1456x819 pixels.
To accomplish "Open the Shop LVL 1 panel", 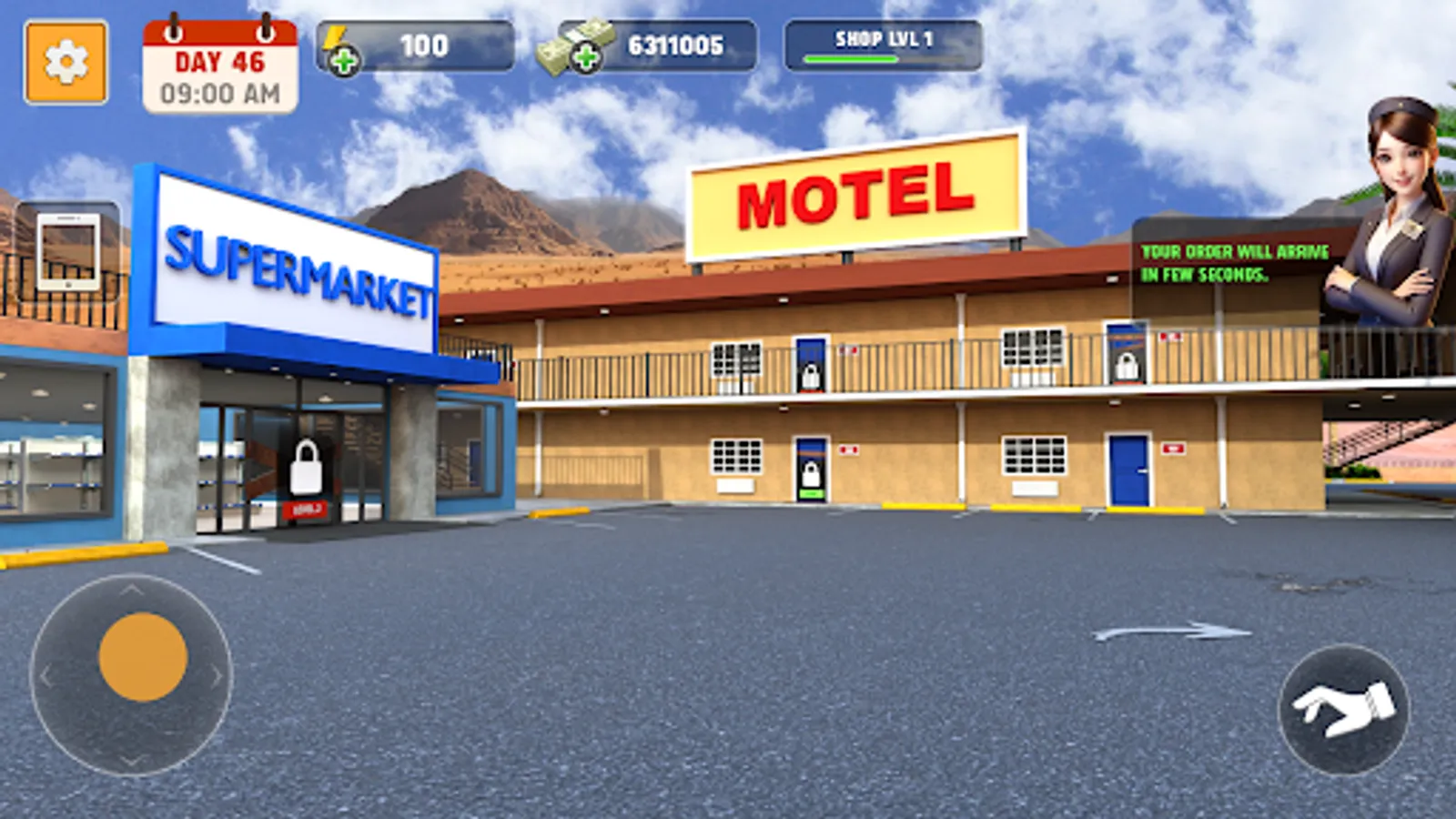I will coord(884,39).
